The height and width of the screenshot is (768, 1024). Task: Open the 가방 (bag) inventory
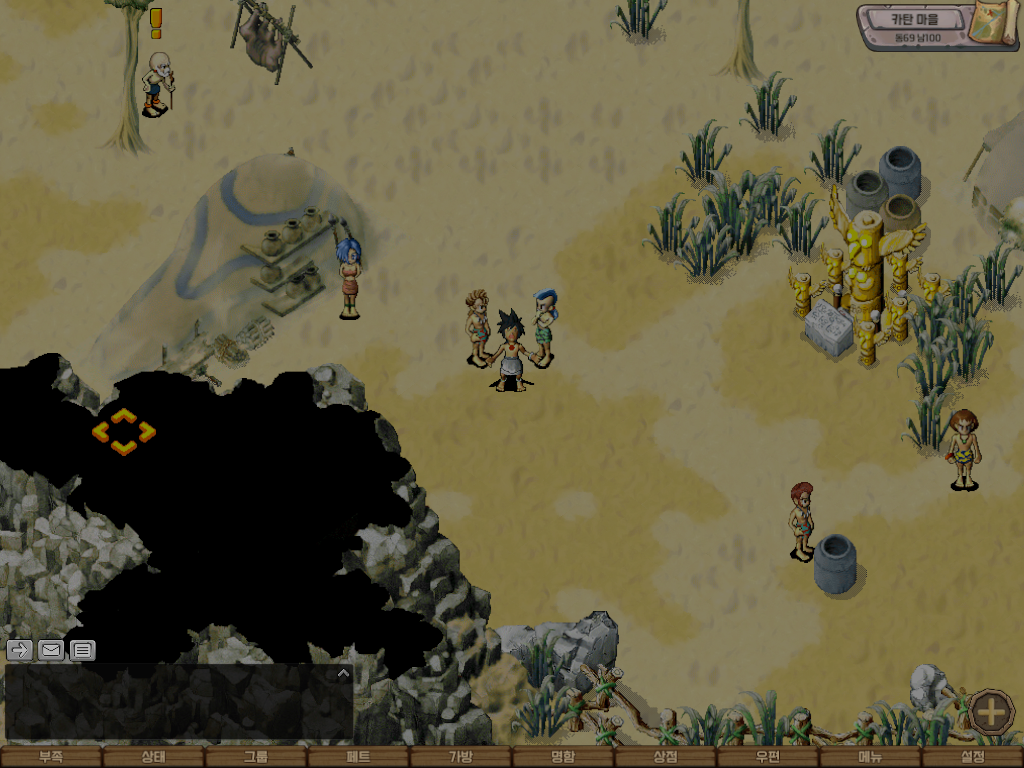(x=461, y=757)
